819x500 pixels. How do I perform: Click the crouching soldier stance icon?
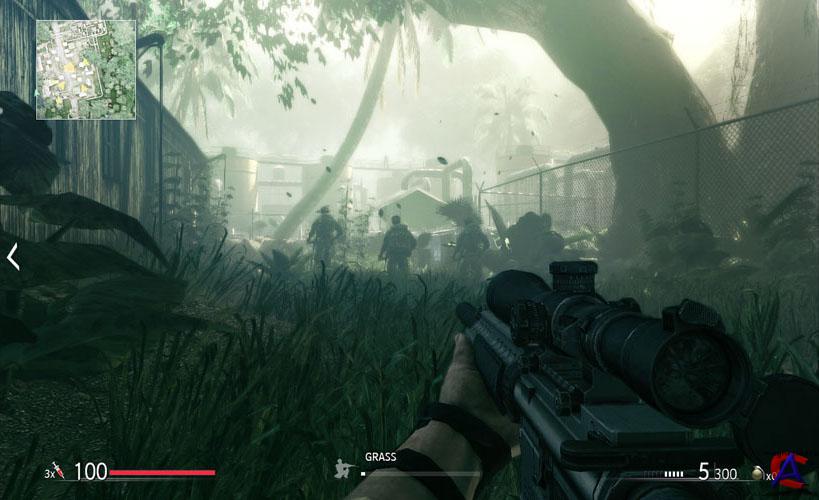(x=345, y=467)
